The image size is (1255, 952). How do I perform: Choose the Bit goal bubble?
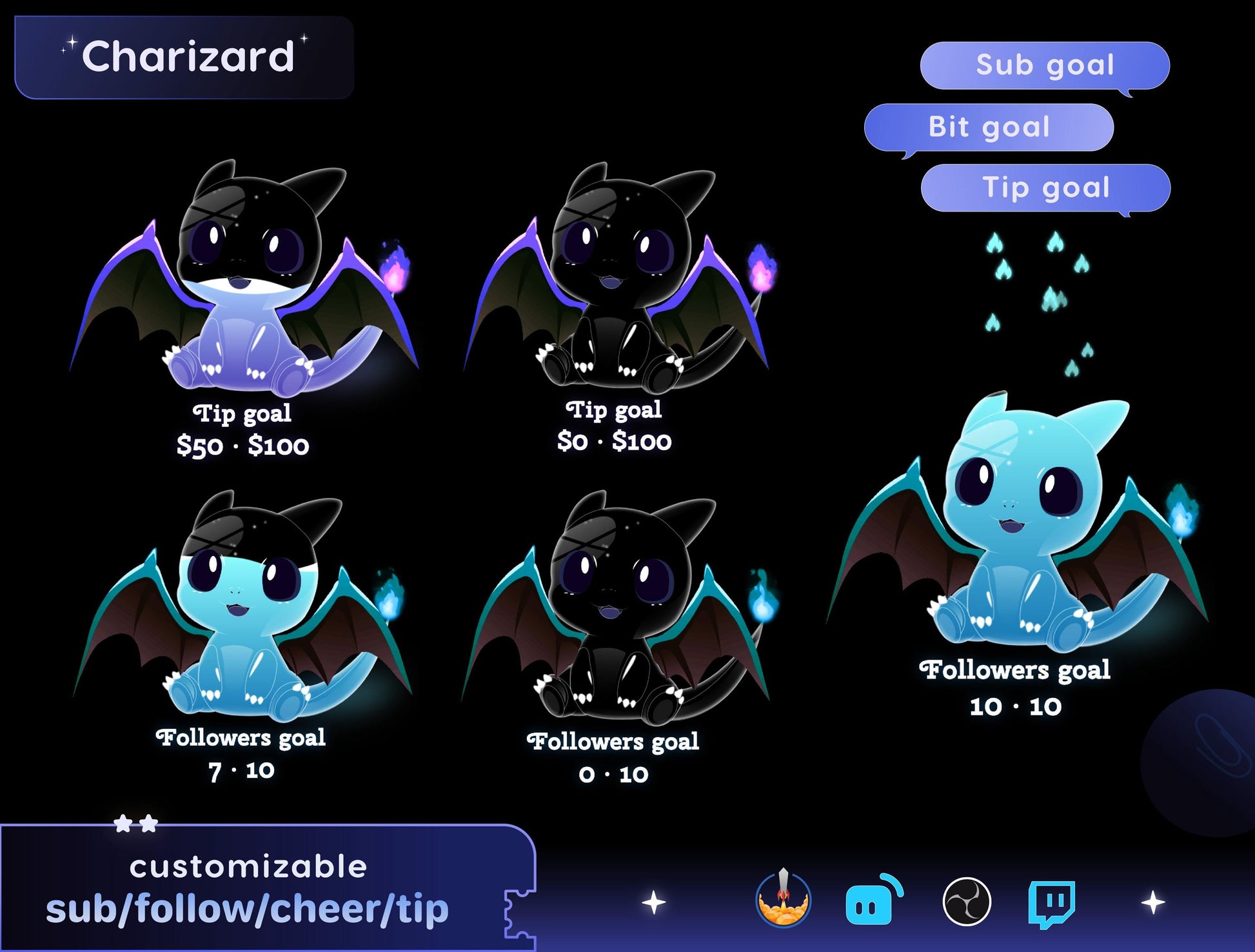(x=989, y=127)
